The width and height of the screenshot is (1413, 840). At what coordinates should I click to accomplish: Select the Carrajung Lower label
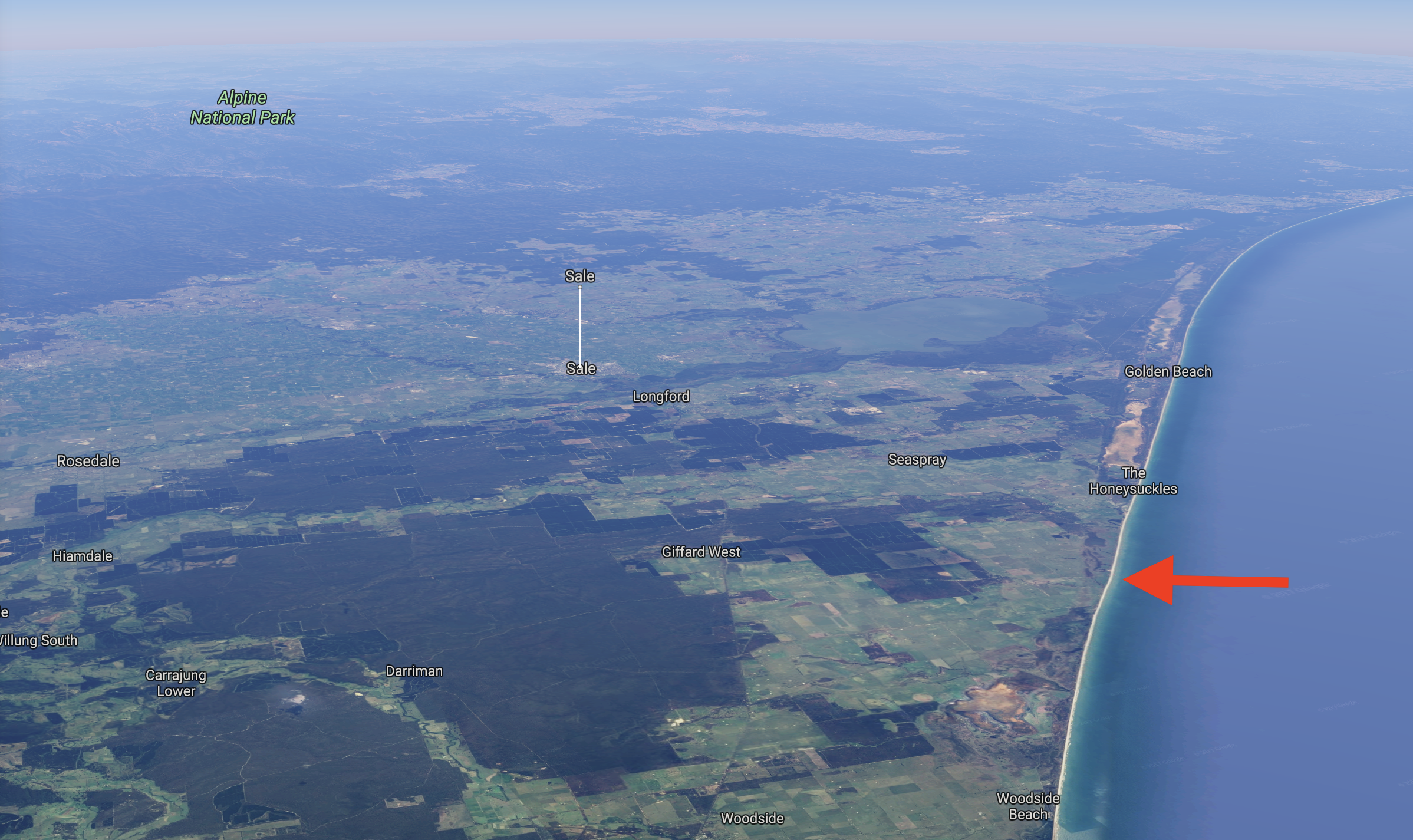(x=176, y=683)
